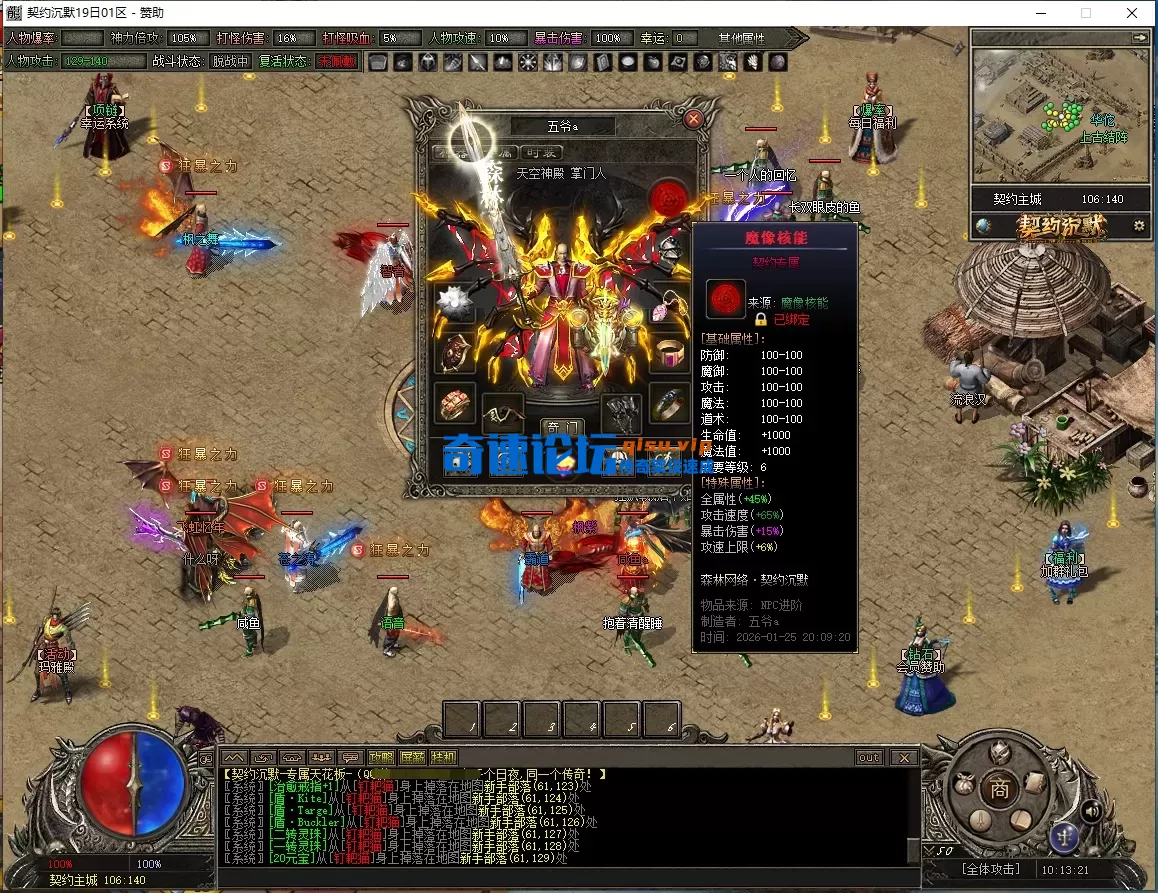
Task: Click the chat window 'out' button
Action: (x=869, y=758)
